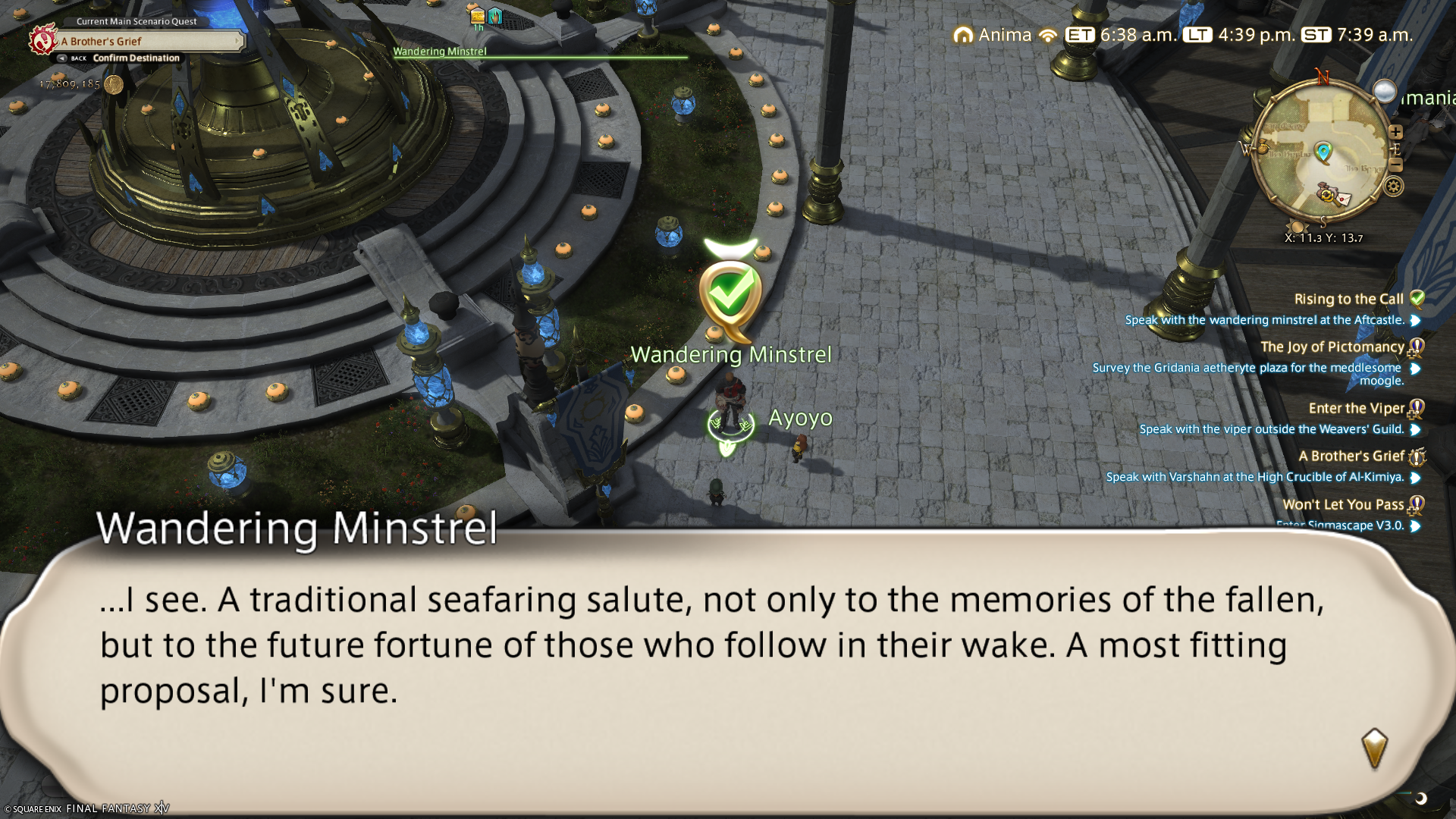This screenshot has width=1456, height=819.
Task: Open minimap settings gear
Action: tap(1394, 187)
